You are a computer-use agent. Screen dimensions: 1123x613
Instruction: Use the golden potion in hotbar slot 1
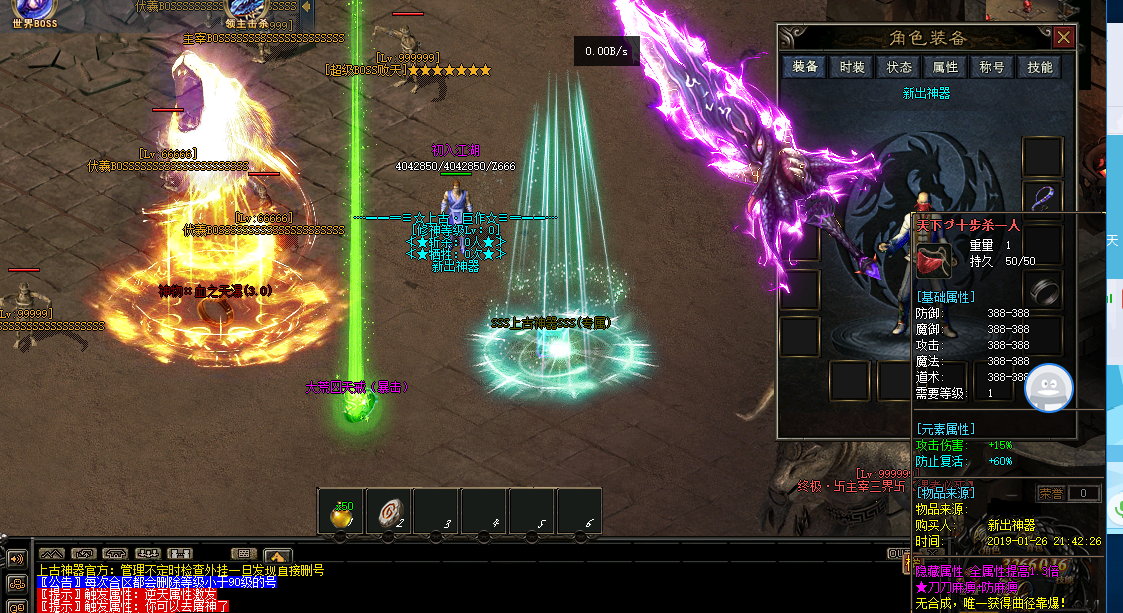[x=340, y=514]
